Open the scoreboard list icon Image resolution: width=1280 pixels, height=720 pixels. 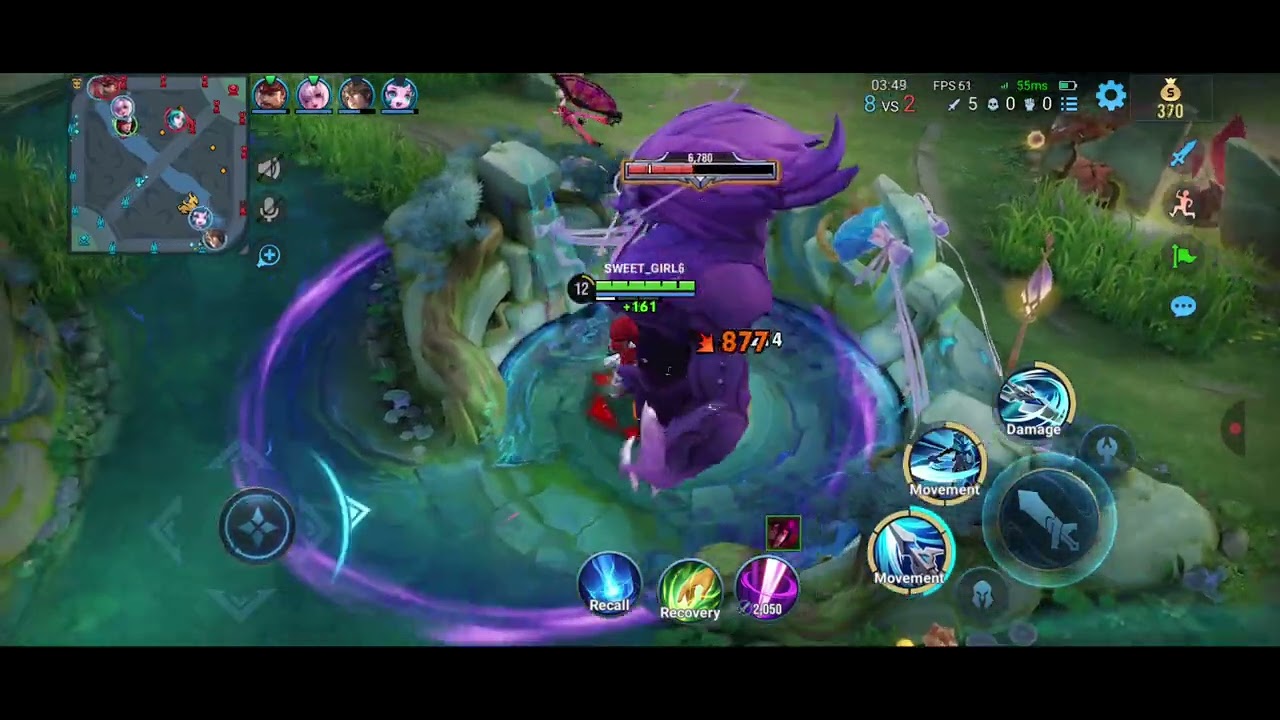1069,104
